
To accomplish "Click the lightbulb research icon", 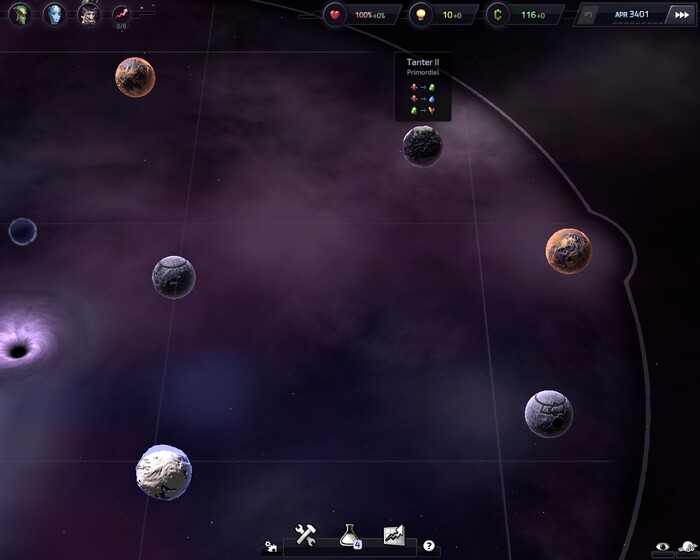I will tap(421, 15).
